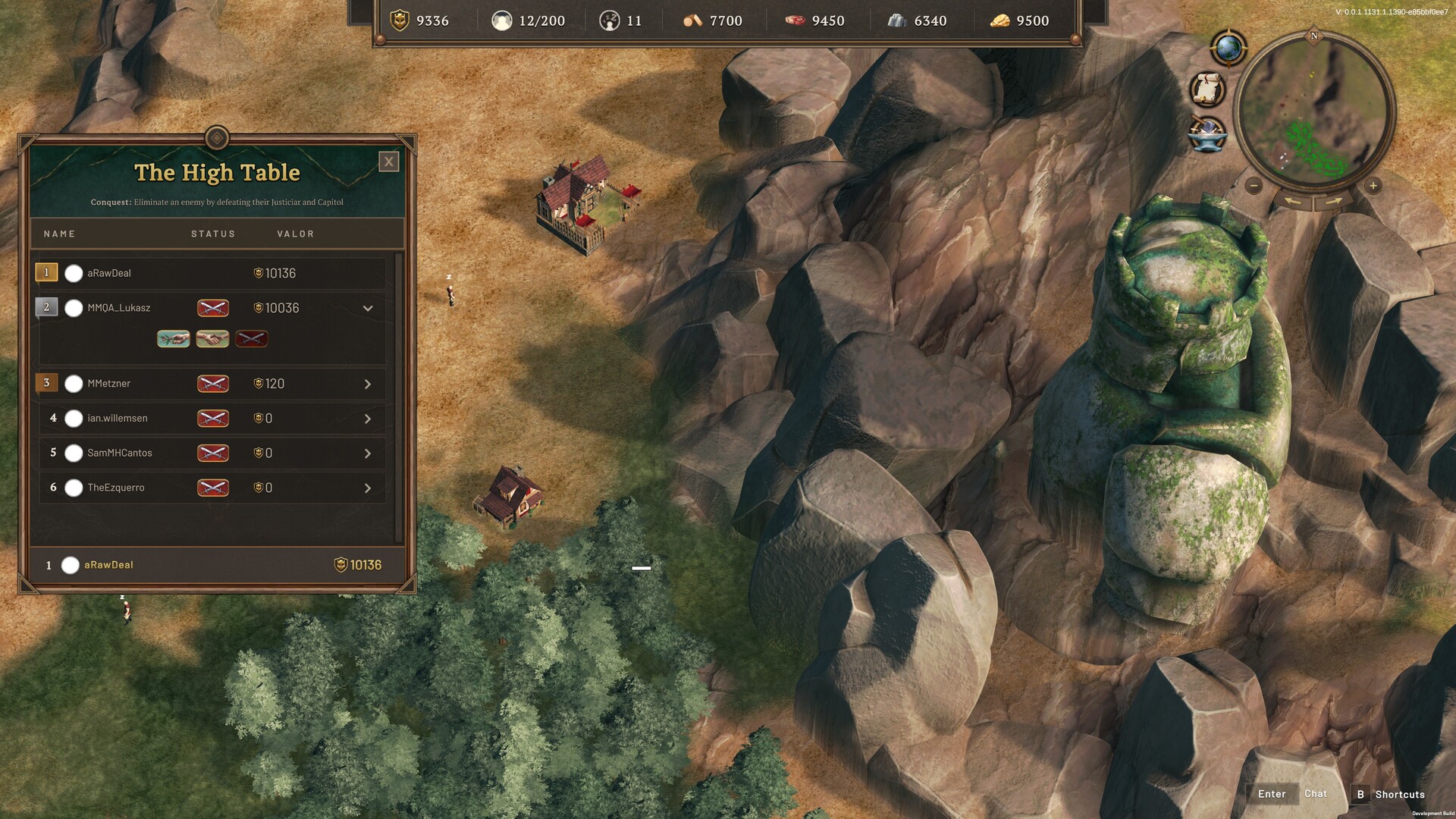Zoom out using the minimap minus control
The height and width of the screenshot is (819, 1456).
click(1254, 185)
